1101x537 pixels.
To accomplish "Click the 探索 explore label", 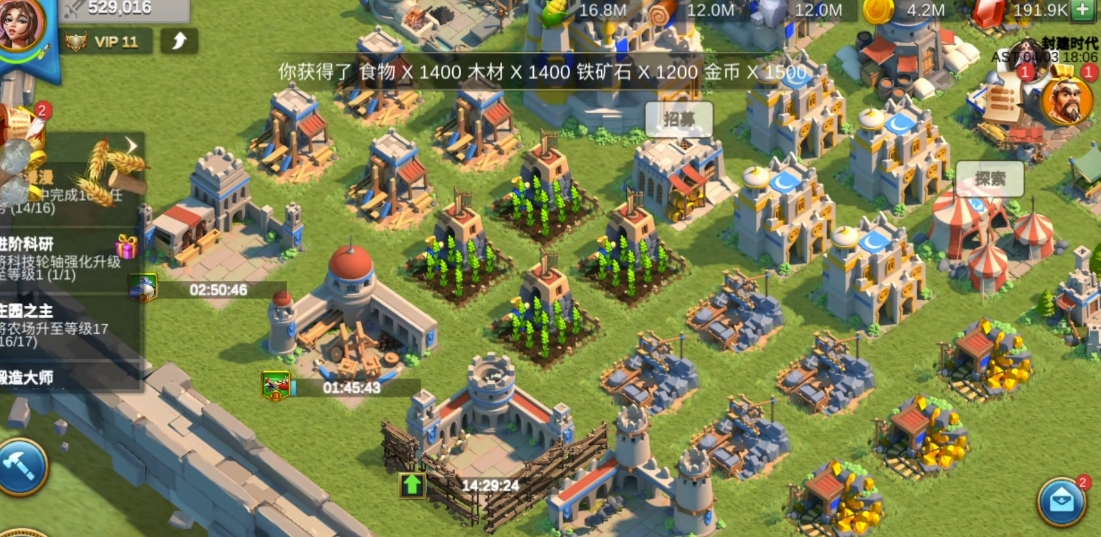I will pos(989,180).
